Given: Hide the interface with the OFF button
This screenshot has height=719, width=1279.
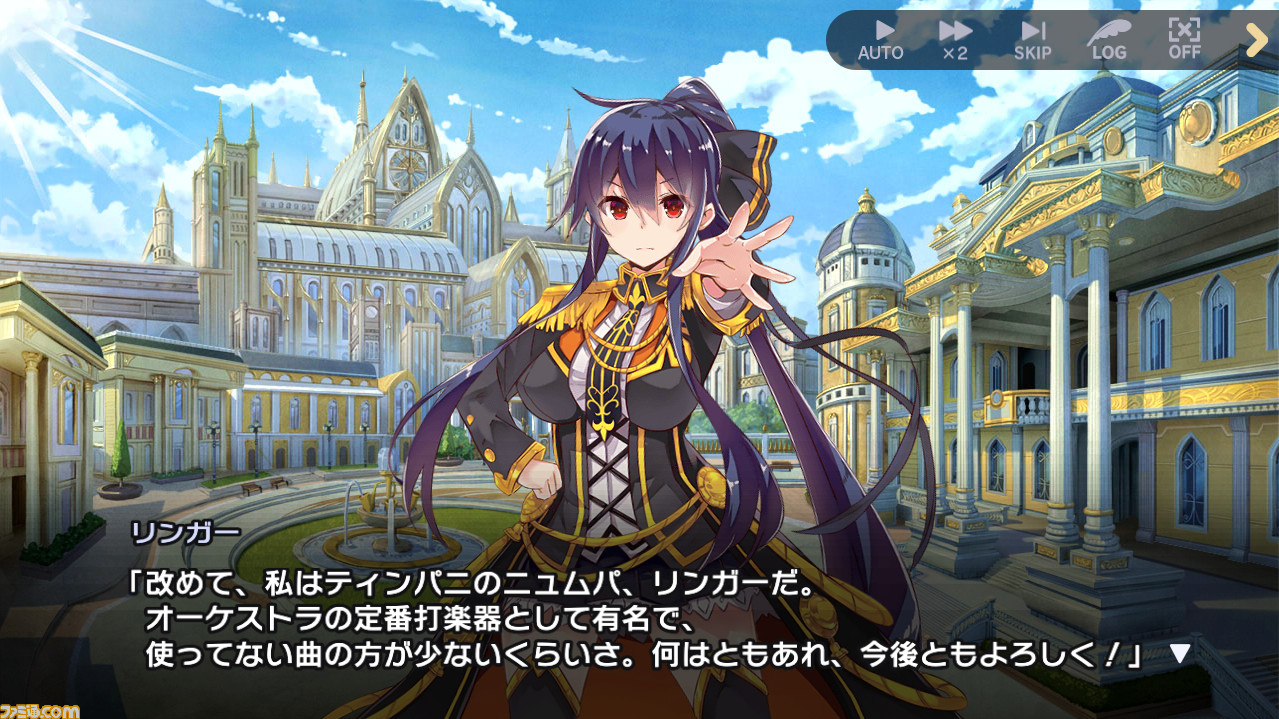Looking at the screenshot, I should [1184, 40].
